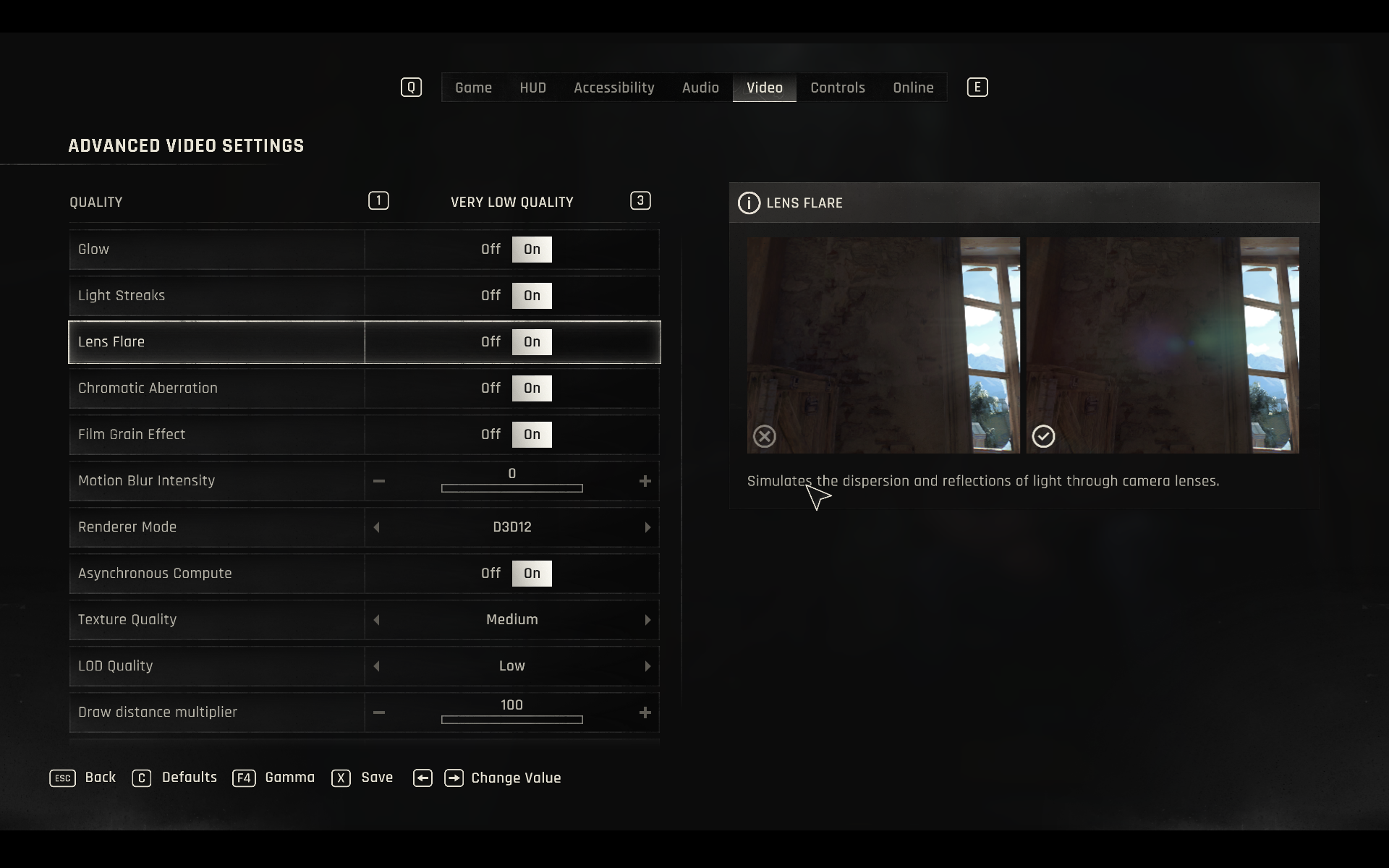
Task: Raise LOD Quality with right arrow
Action: [x=647, y=666]
